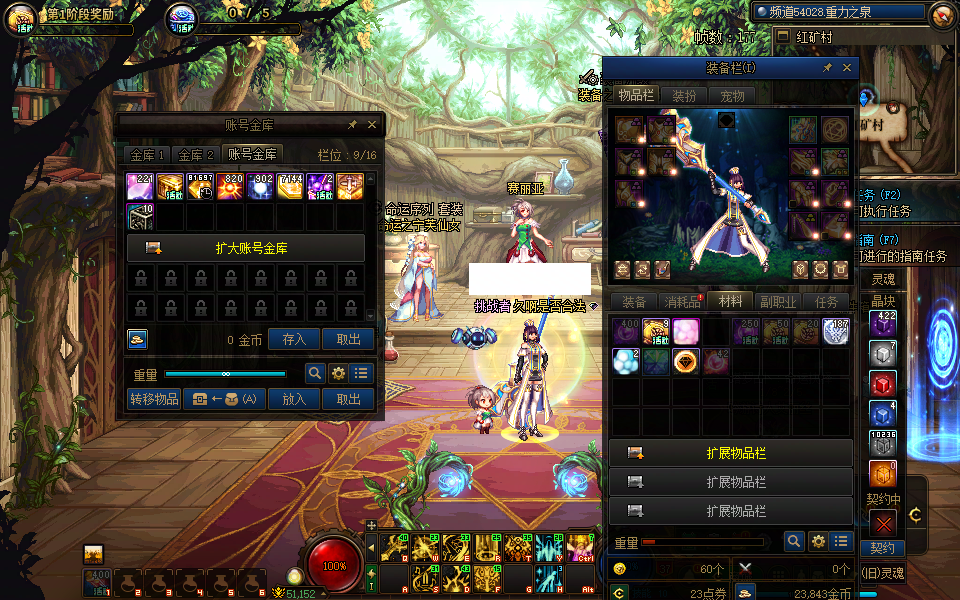Switch to the 副职业 tab
The height and width of the screenshot is (600, 960).
pos(778,301)
